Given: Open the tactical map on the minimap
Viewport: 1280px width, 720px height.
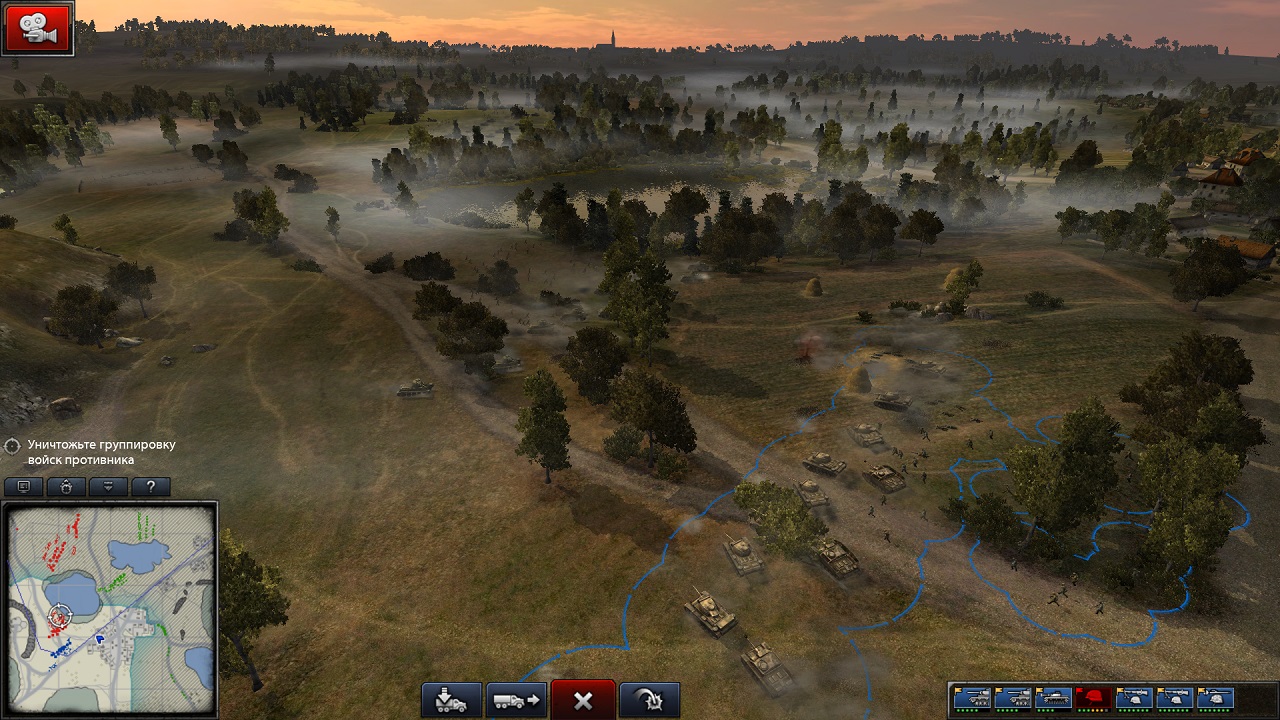Looking at the screenshot, I should click(110, 608).
